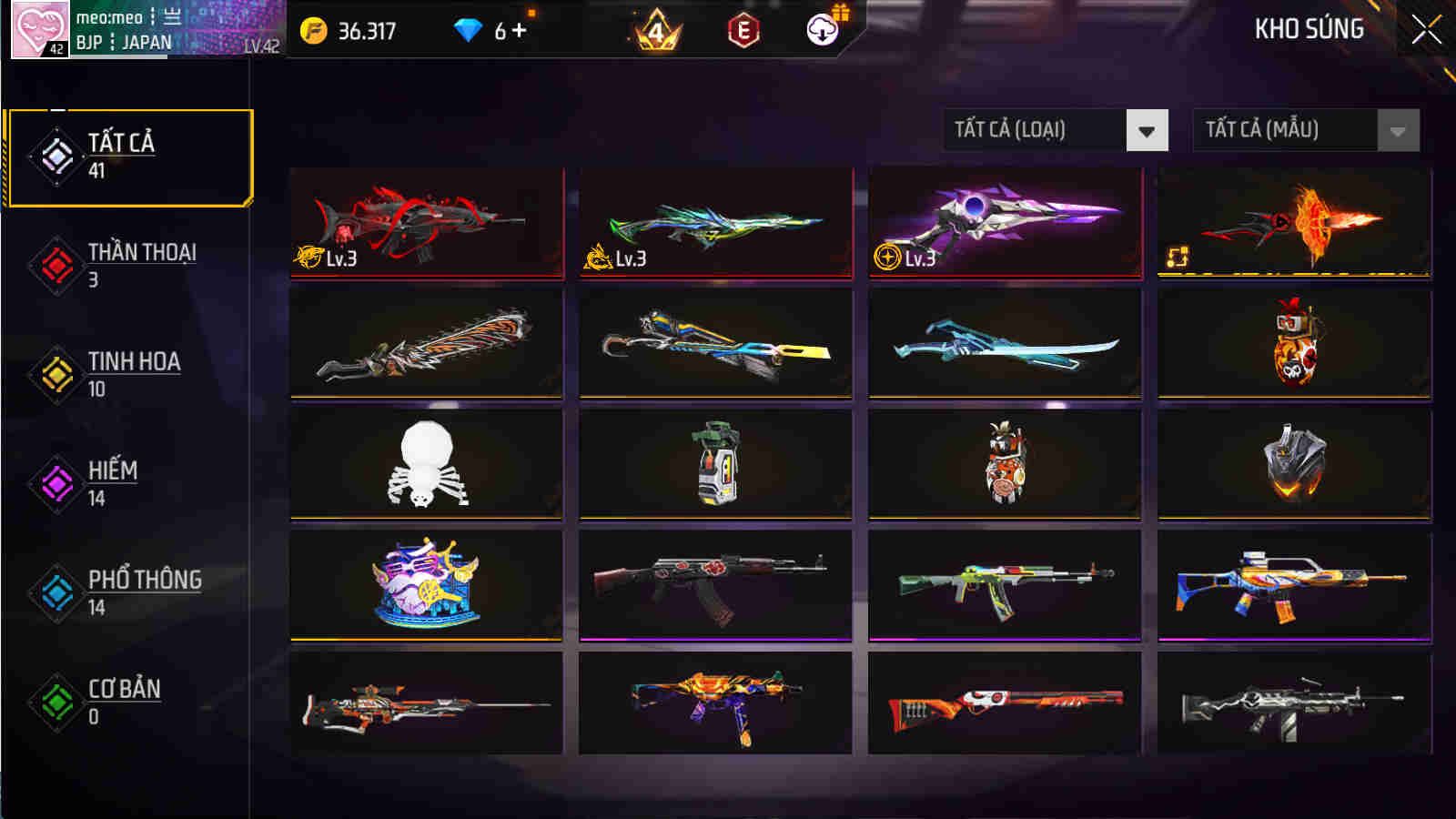Viewport: 1456px width, 819px height.
Task: Expand the TẤT CẢ (MẪU) skin filter
Action: [x=1292, y=130]
